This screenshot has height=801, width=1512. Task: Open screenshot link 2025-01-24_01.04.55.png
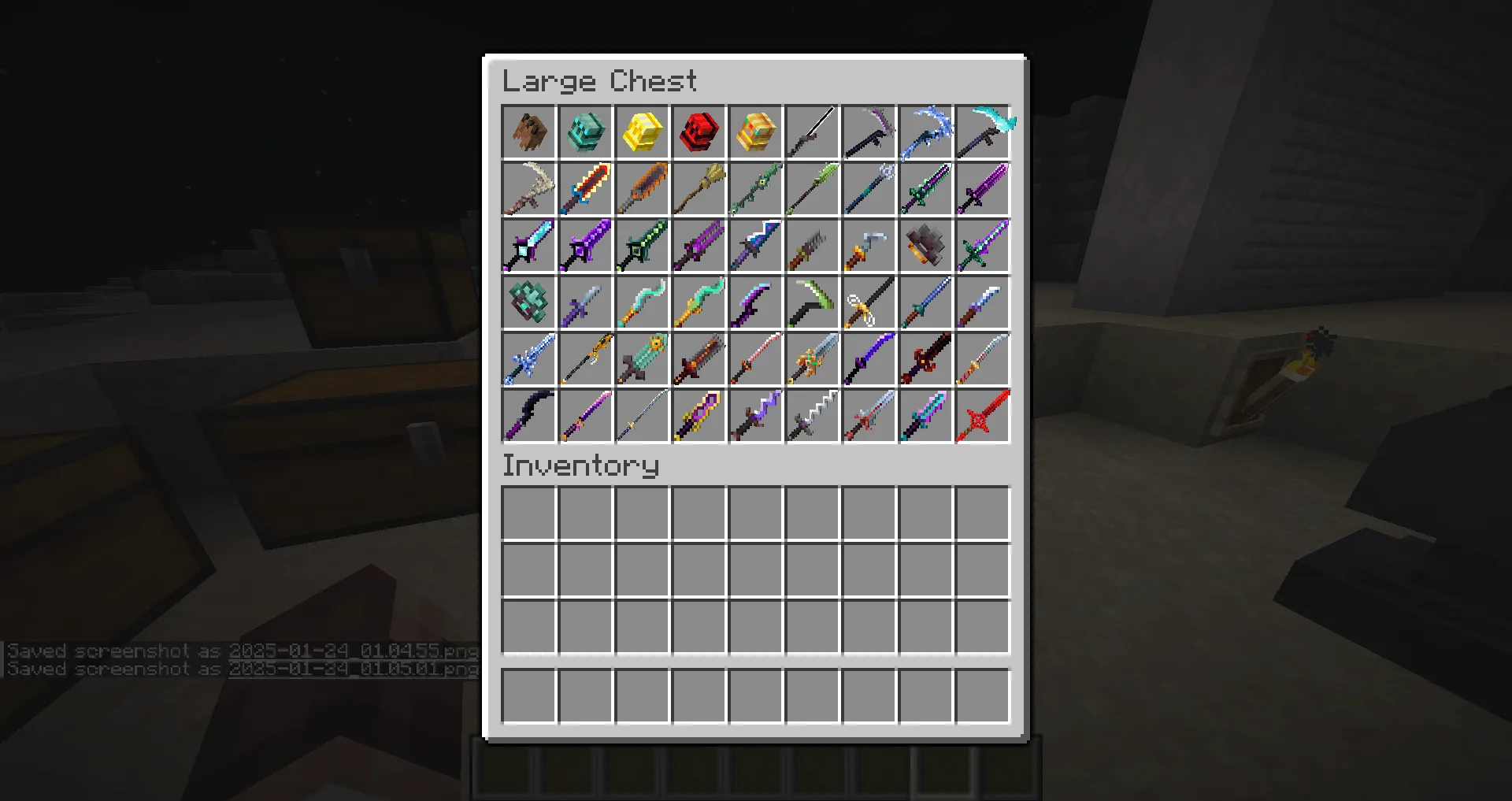coord(350,651)
